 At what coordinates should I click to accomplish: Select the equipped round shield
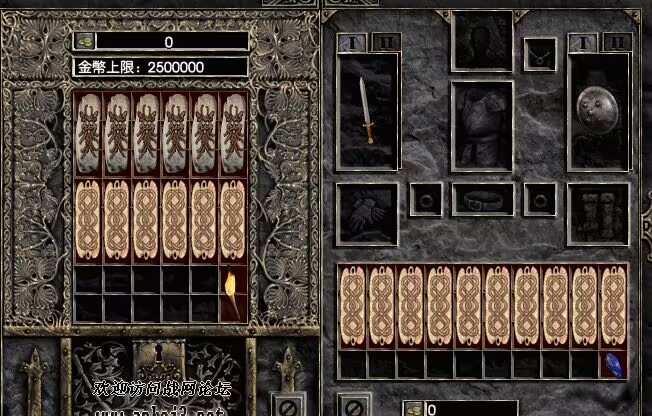tap(598, 109)
